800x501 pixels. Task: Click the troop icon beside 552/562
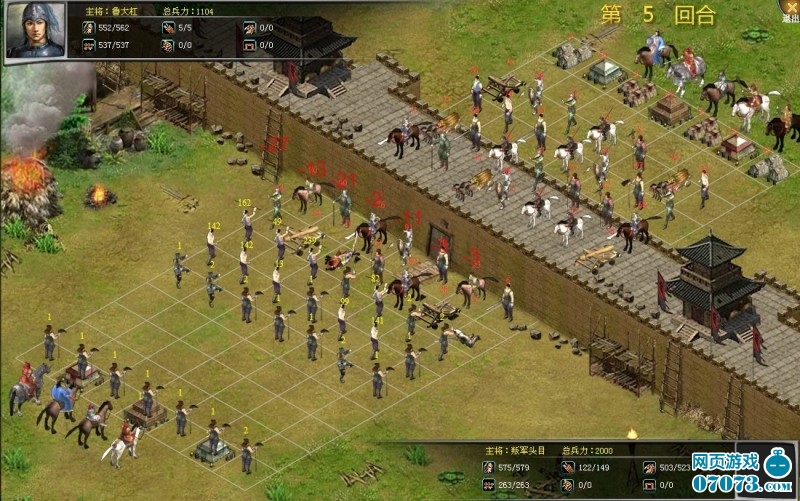point(87,28)
